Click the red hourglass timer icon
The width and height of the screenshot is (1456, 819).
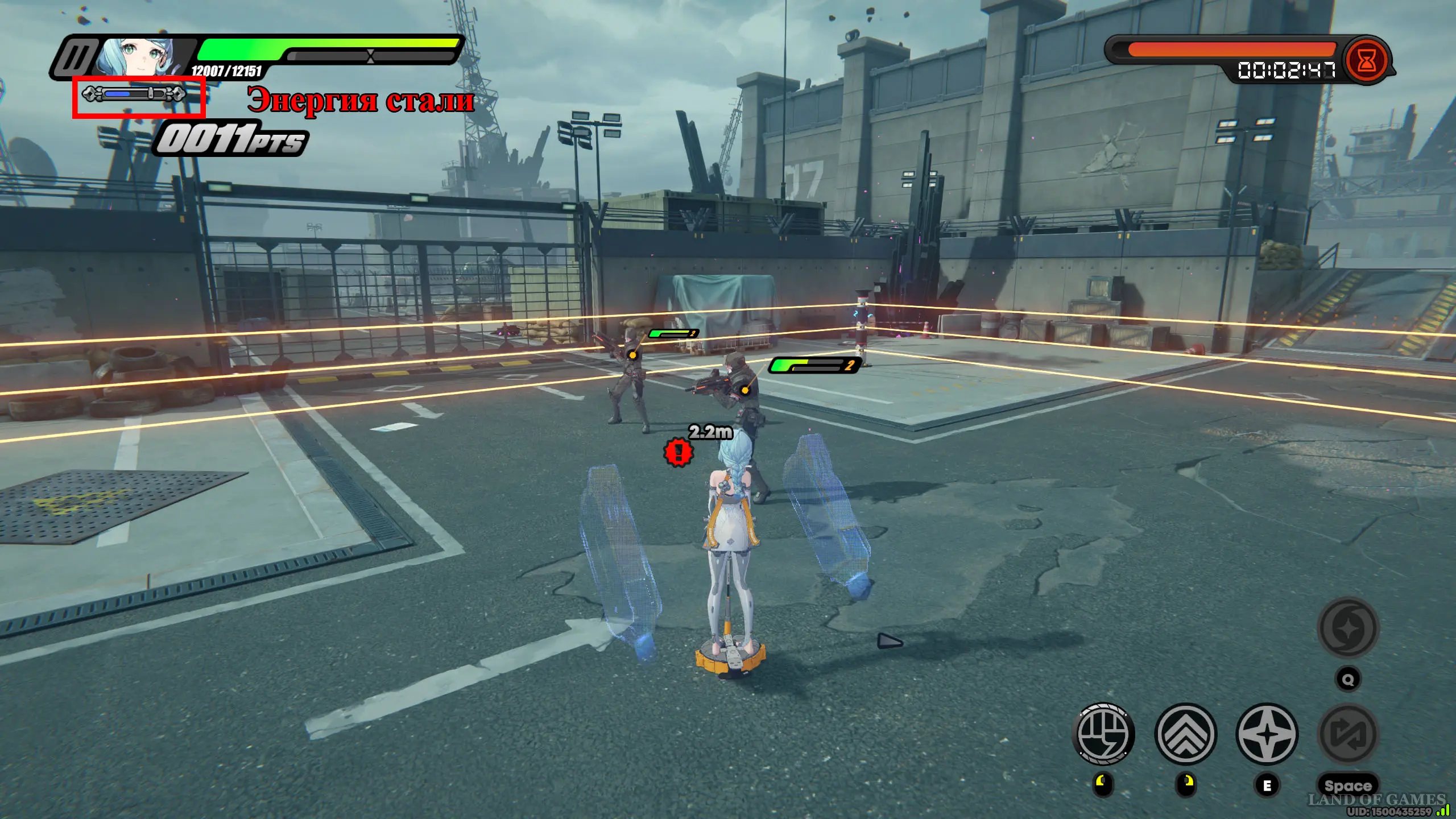(1367, 61)
